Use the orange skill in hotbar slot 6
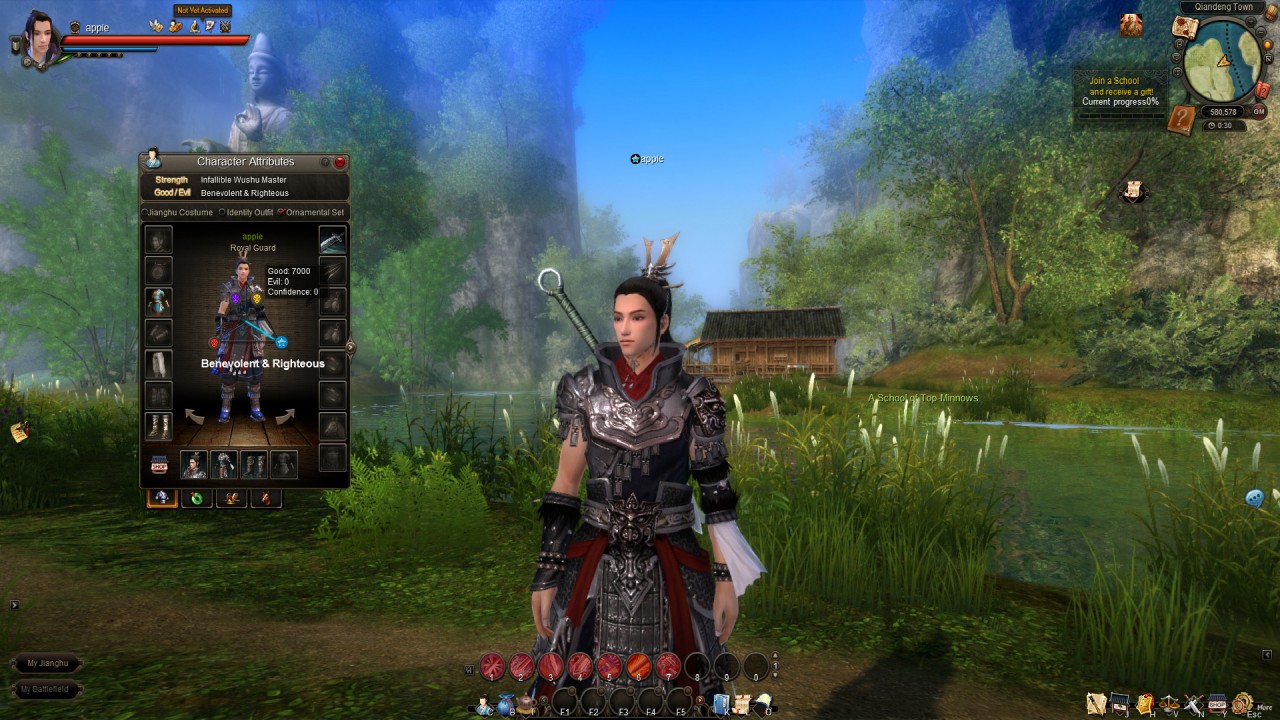The width and height of the screenshot is (1280, 720). coord(639,666)
